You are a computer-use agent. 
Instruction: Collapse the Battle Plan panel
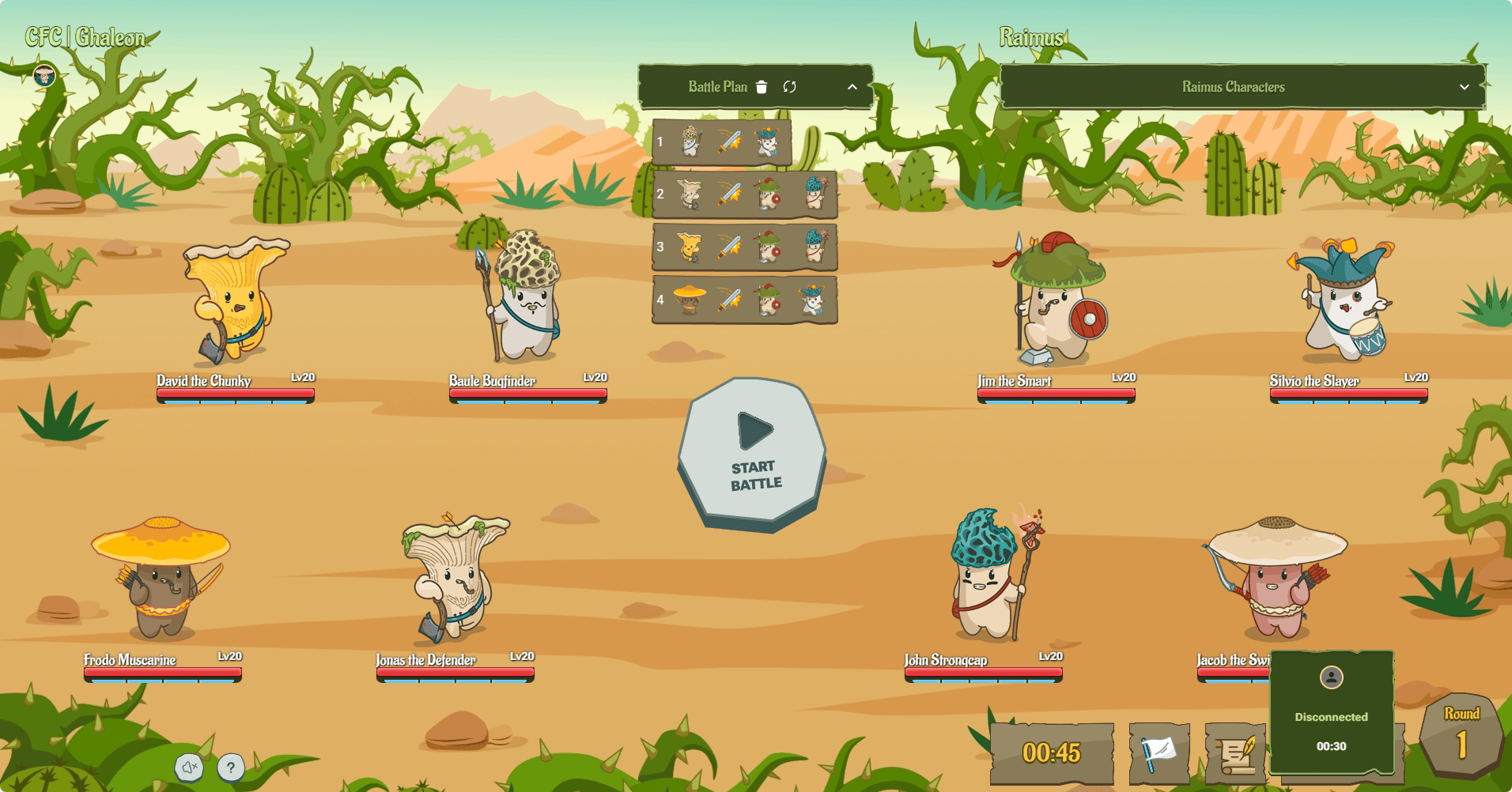pos(852,87)
